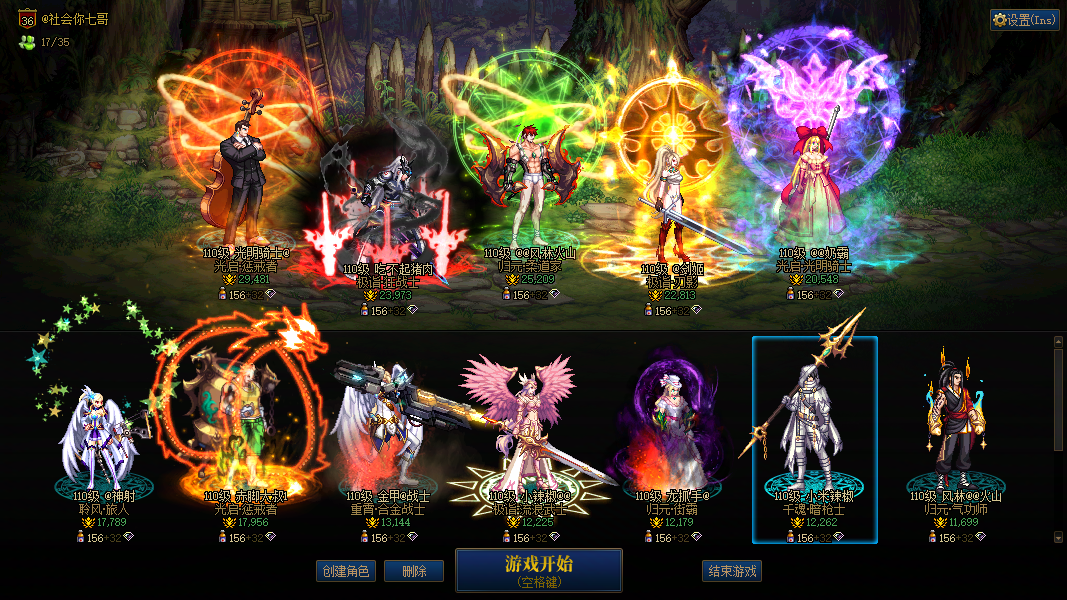The width and height of the screenshot is (1067, 600).
Task: Click the character list scrollbar
Action: [x=1059, y=400]
